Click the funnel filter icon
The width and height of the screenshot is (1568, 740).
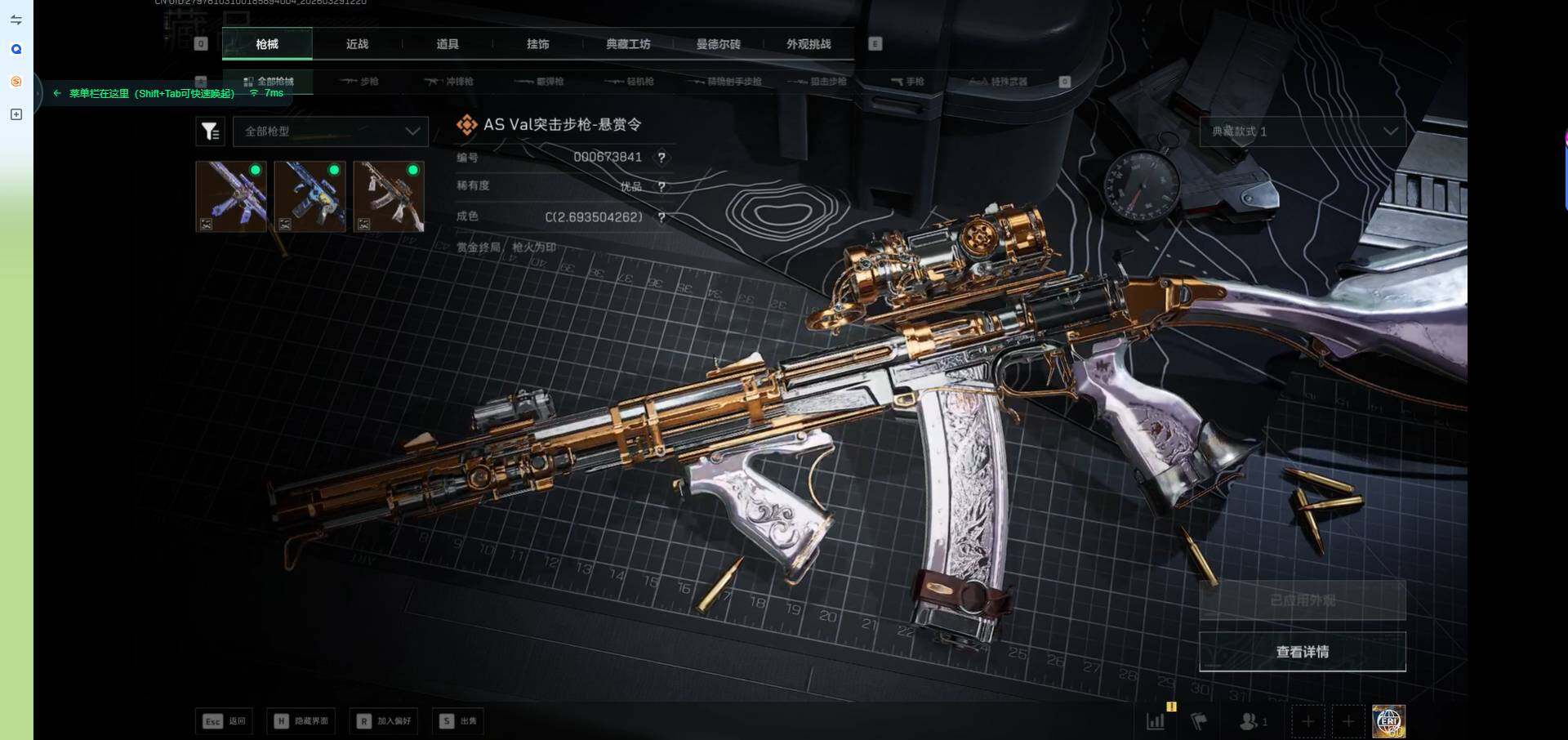point(210,131)
